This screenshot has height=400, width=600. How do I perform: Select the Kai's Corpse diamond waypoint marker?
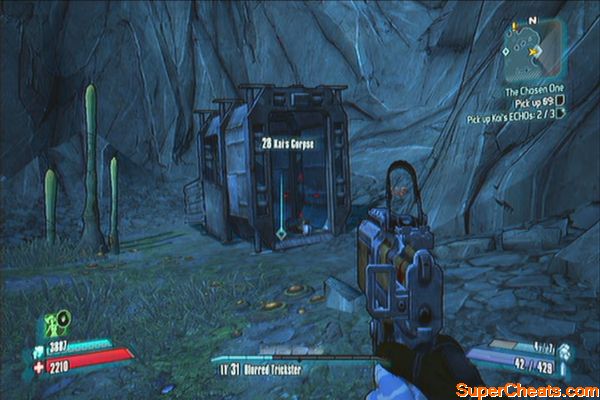(281, 233)
